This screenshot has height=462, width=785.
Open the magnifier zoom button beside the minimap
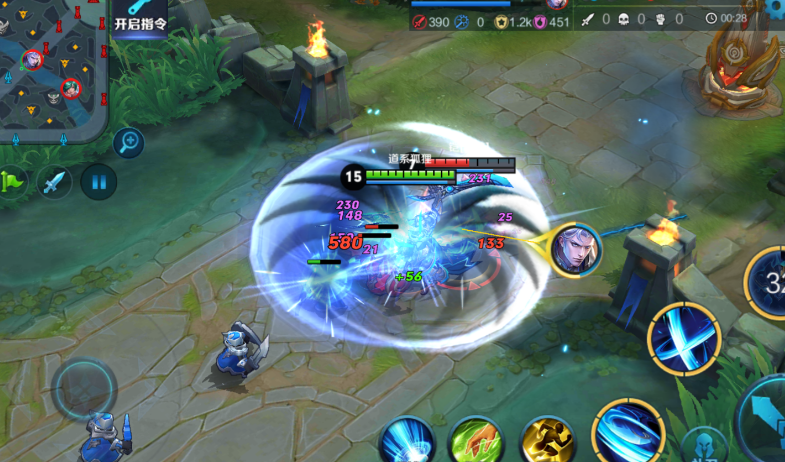(128, 142)
